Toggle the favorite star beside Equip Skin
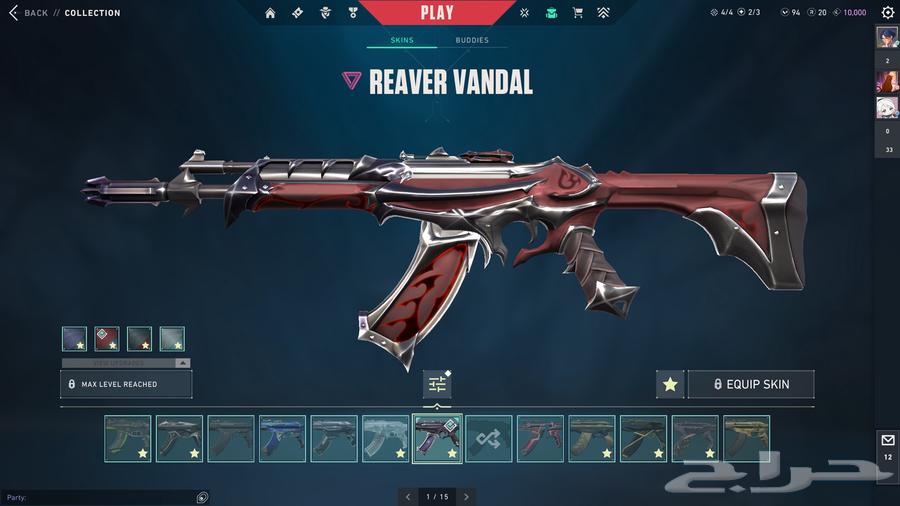This screenshot has width=900, height=506. pos(670,384)
